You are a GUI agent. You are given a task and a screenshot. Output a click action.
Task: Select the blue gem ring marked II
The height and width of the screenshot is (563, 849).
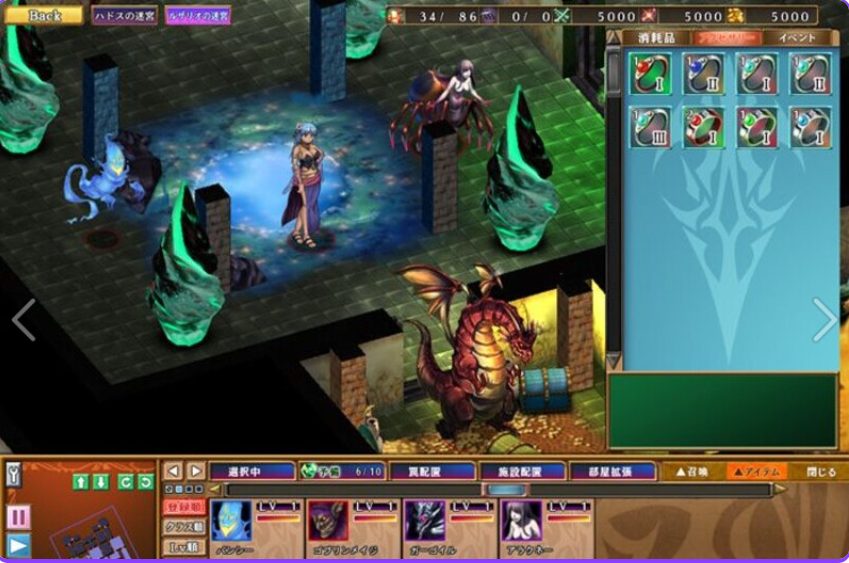click(703, 74)
